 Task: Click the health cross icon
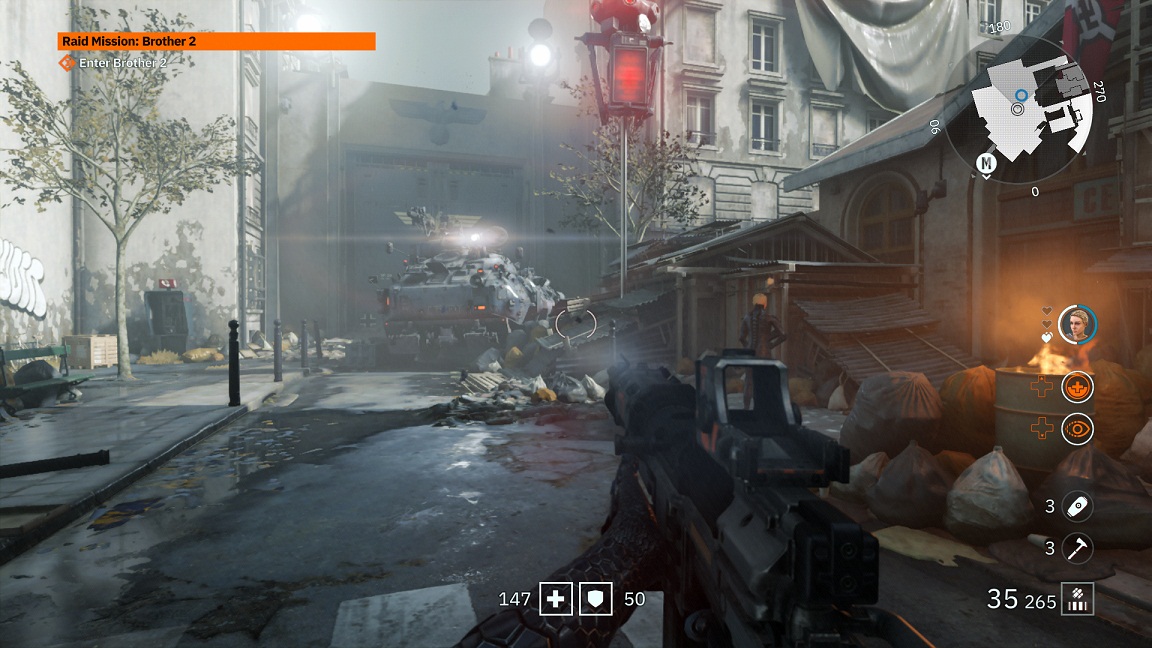point(555,600)
